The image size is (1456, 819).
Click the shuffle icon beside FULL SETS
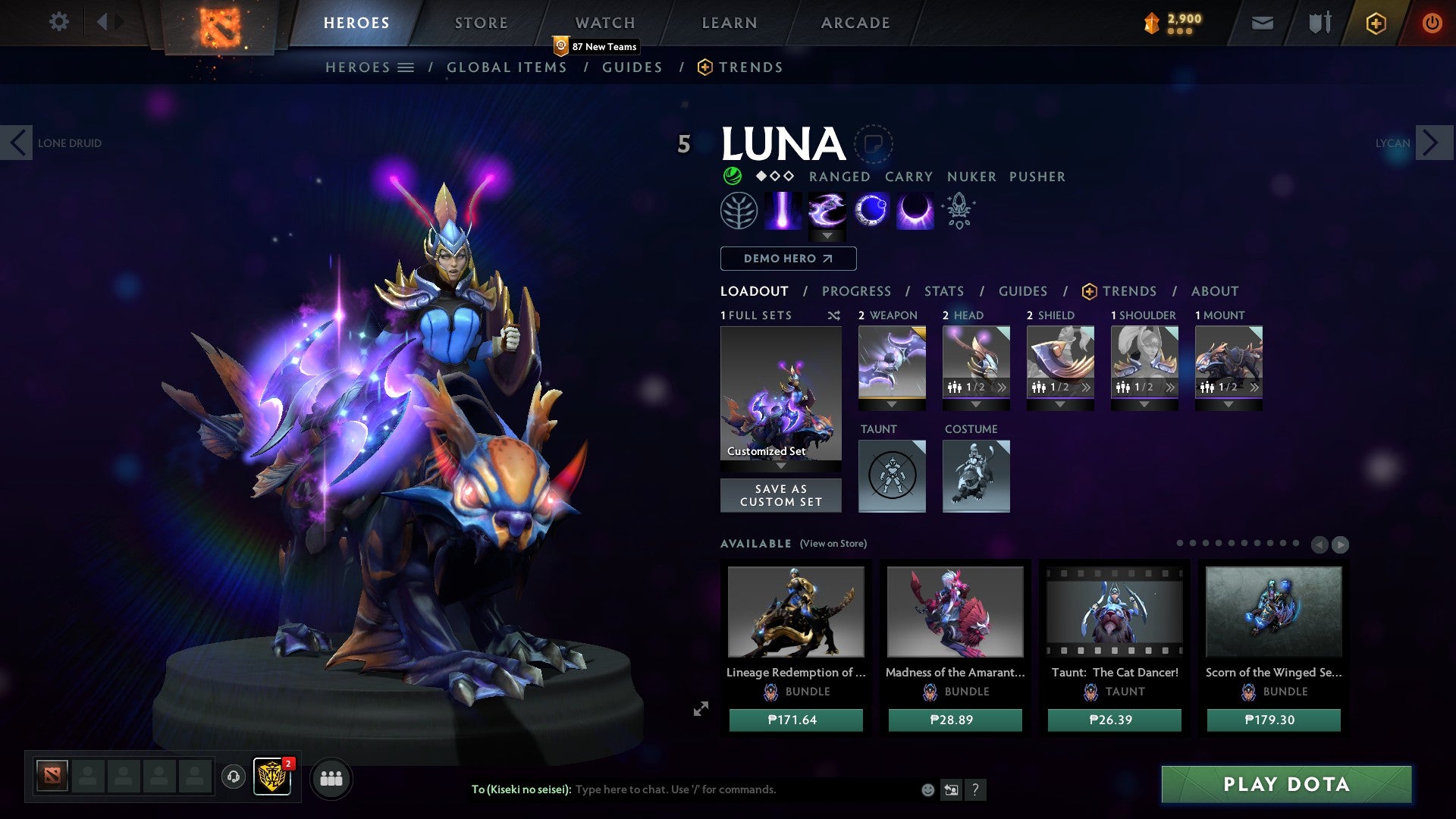click(x=834, y=315)
